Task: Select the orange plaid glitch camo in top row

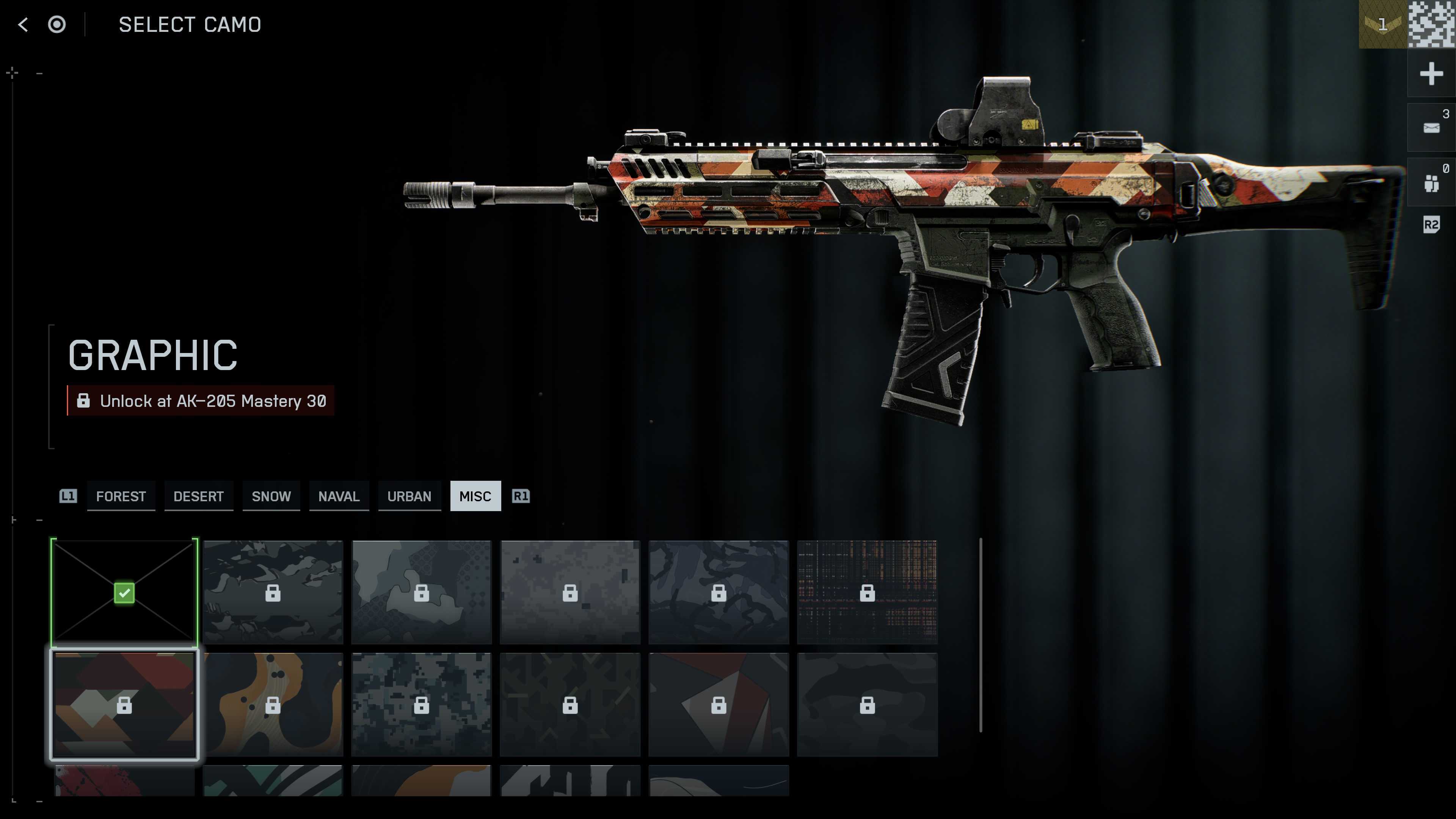Action: click(x=868, y=592)
